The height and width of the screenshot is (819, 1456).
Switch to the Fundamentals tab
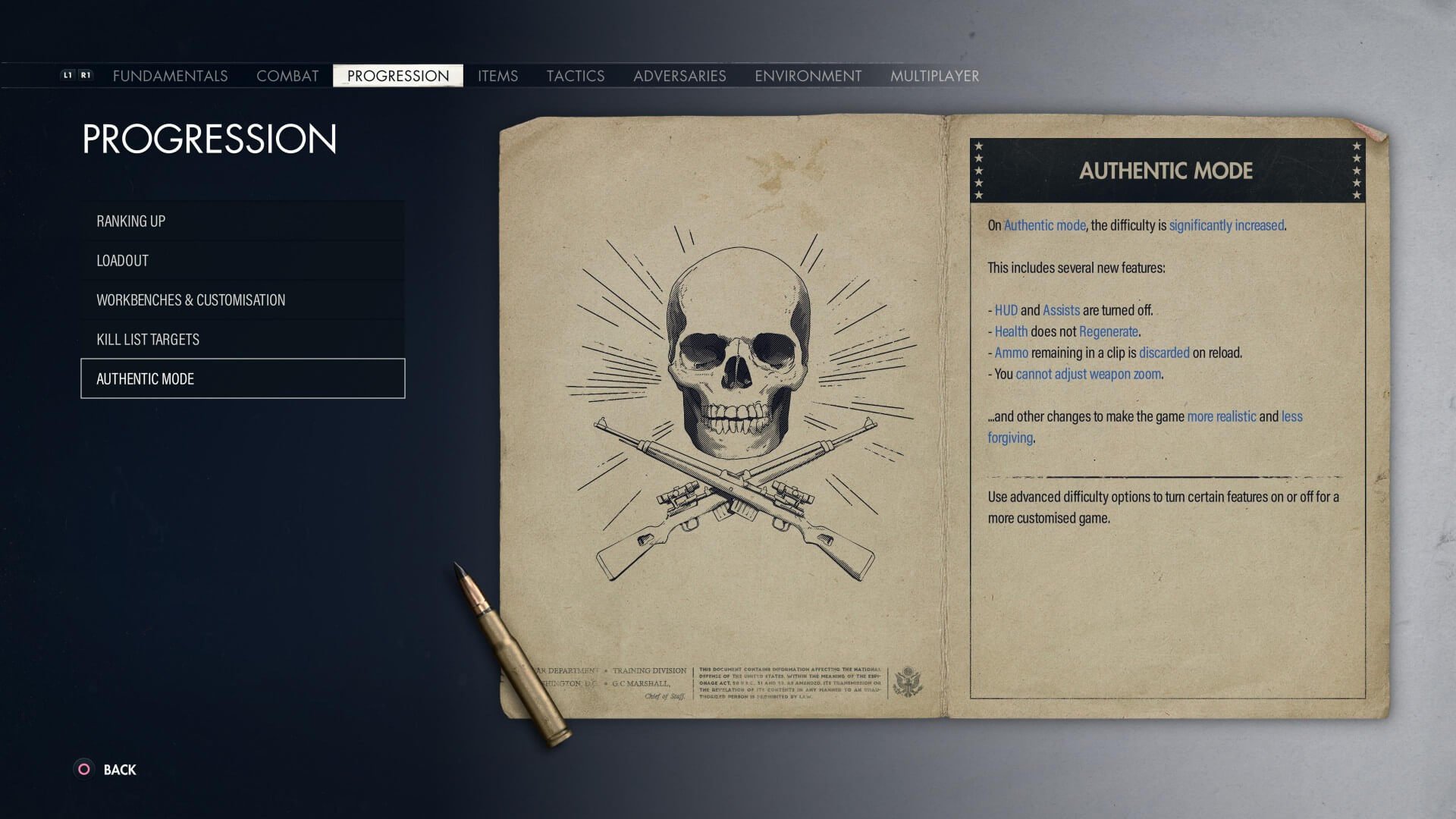tap(170, 76)
